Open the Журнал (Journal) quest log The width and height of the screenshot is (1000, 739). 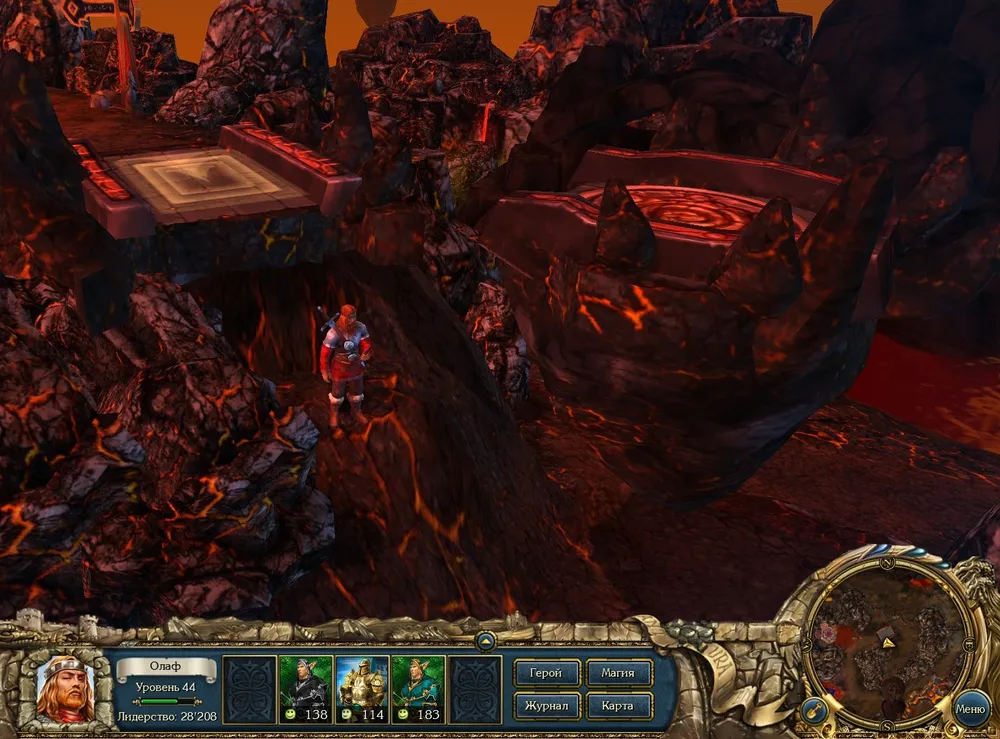[547, 706]
